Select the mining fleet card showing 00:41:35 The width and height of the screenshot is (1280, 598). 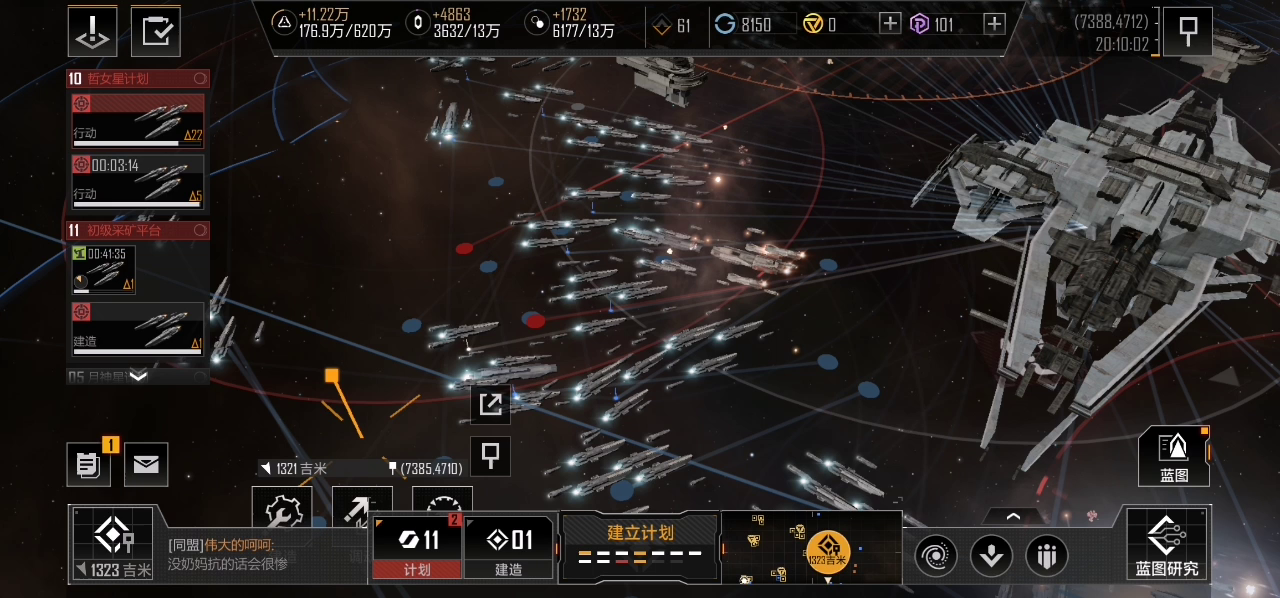point(104,270)
